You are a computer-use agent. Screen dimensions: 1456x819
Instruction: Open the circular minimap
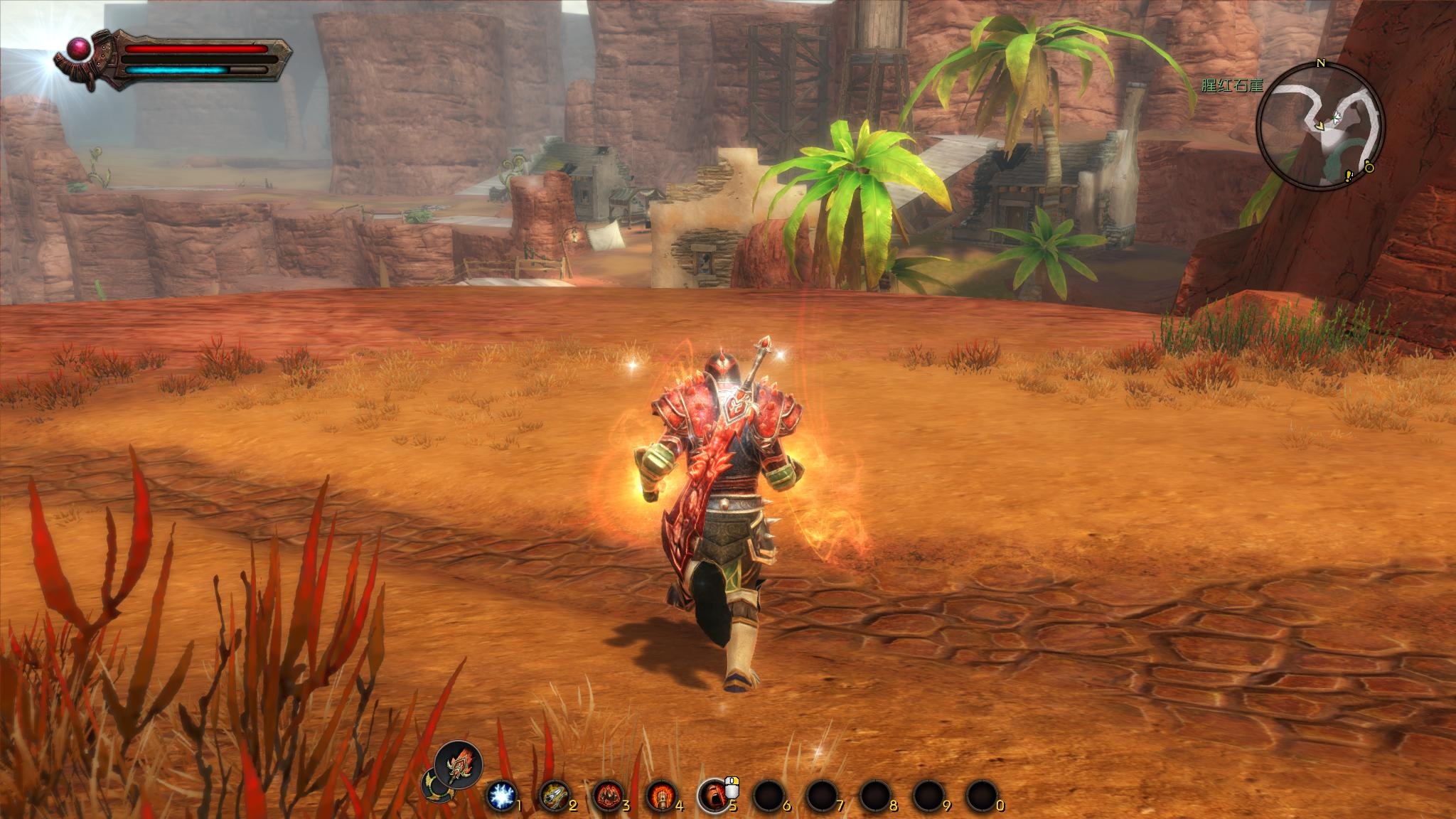(x=1320, y=124)
